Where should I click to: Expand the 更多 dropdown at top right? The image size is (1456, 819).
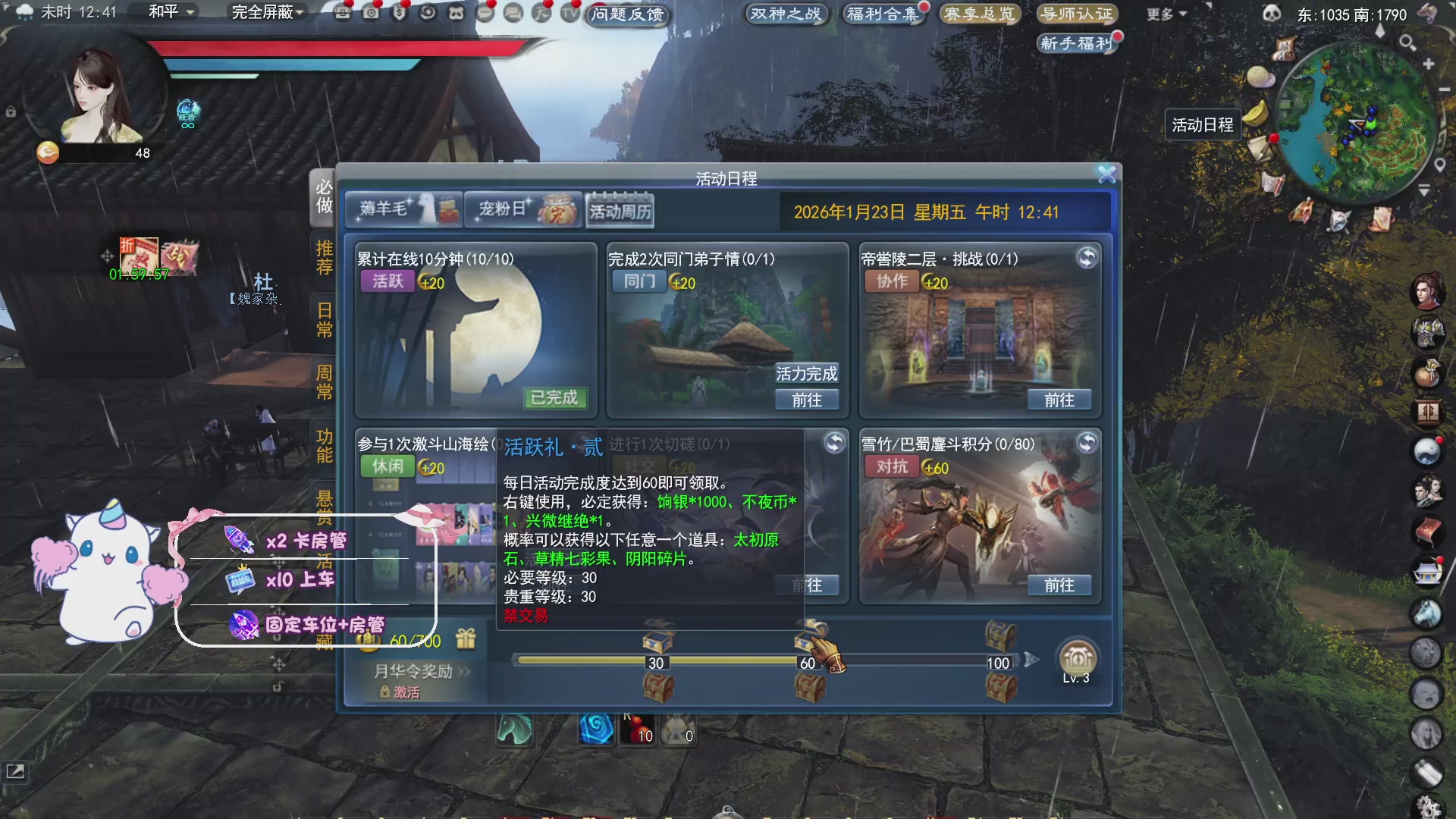[x=1163, y=14]
